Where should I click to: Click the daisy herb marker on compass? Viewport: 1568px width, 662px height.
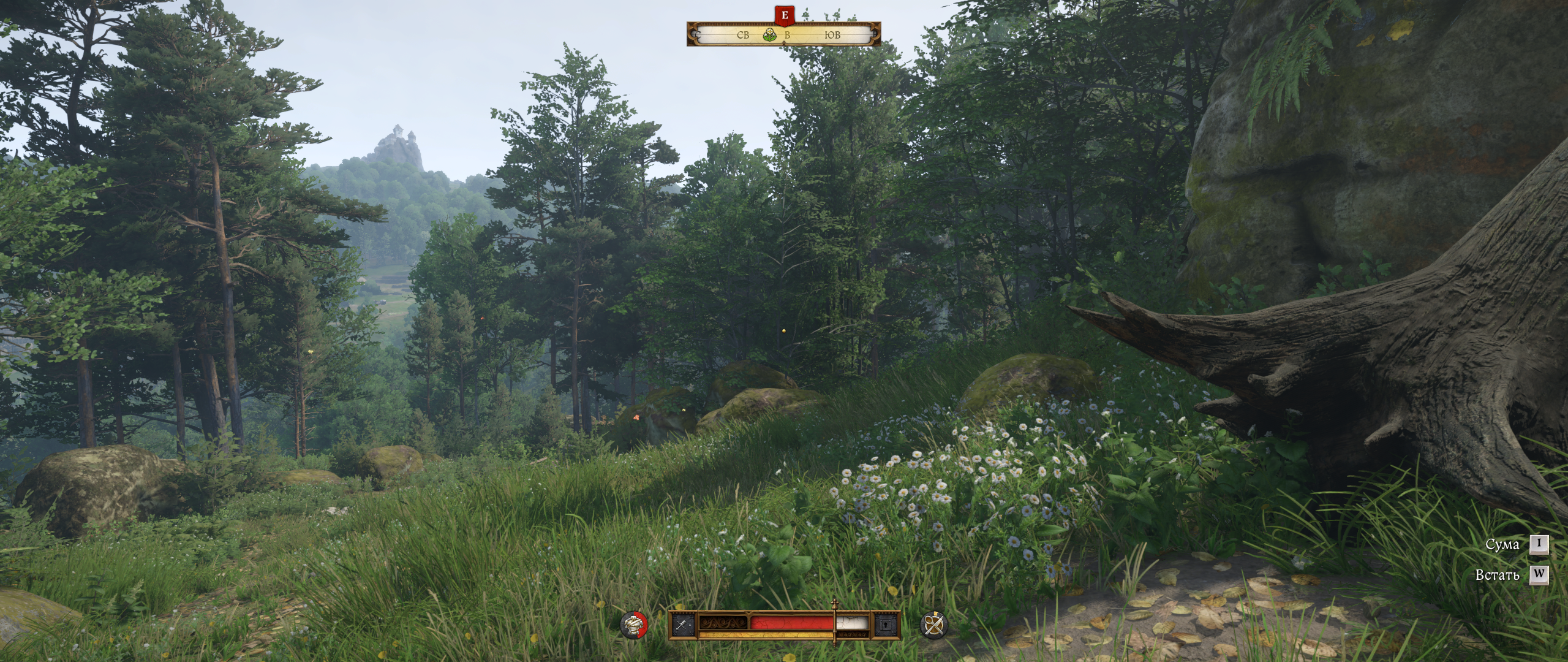point(770,36)
